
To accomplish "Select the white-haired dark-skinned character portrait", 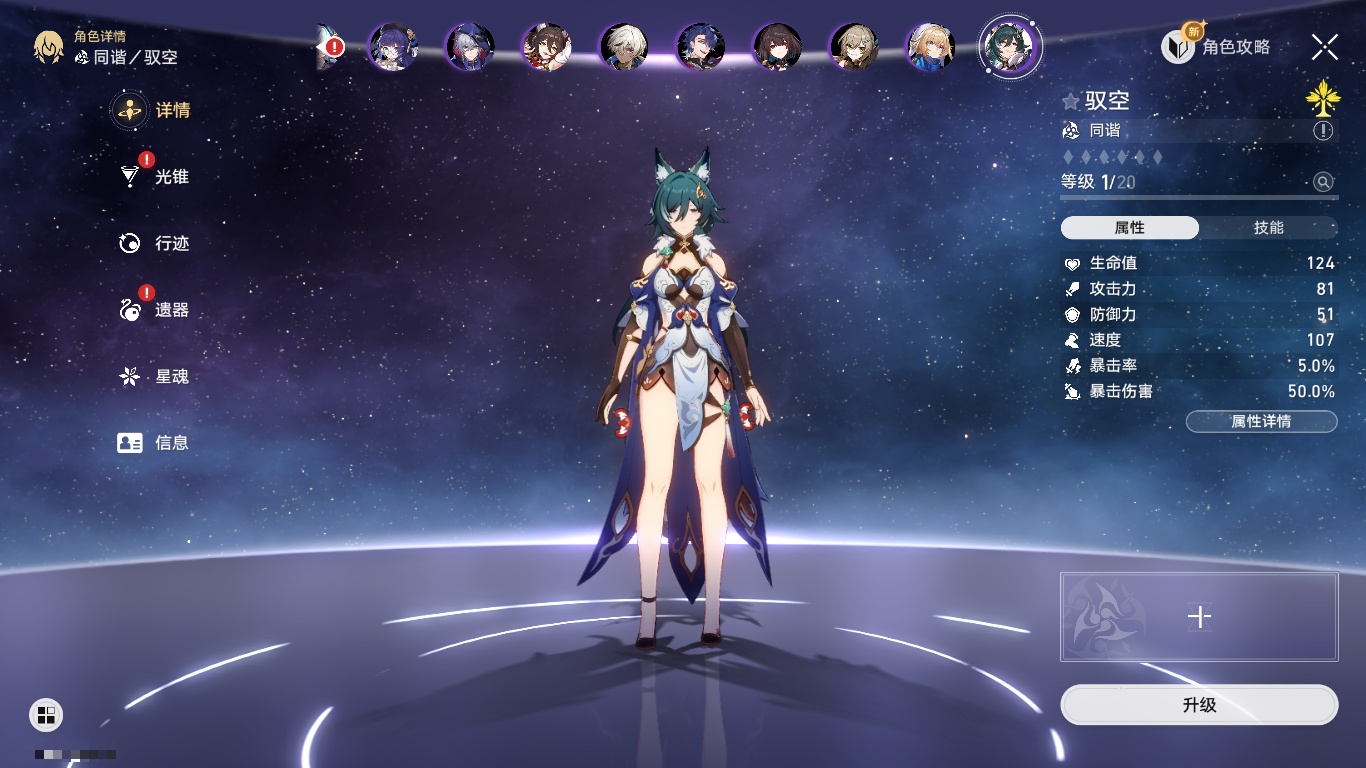I will click(x=624, y=47).
